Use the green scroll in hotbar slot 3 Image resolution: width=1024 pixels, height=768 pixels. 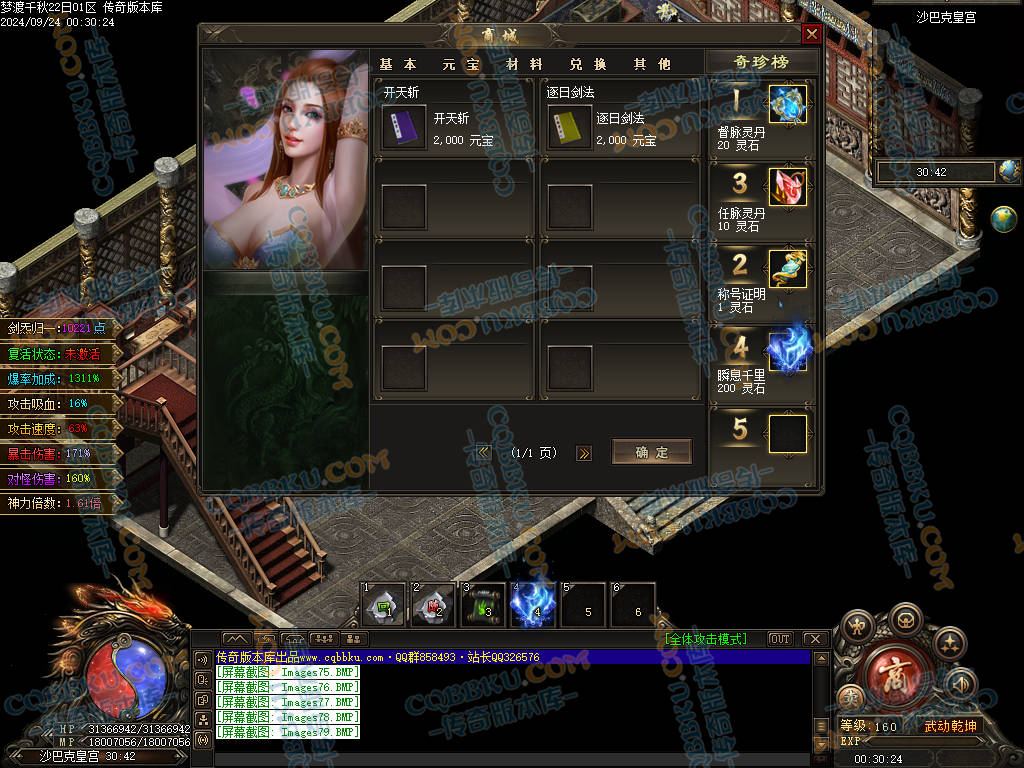484,605
